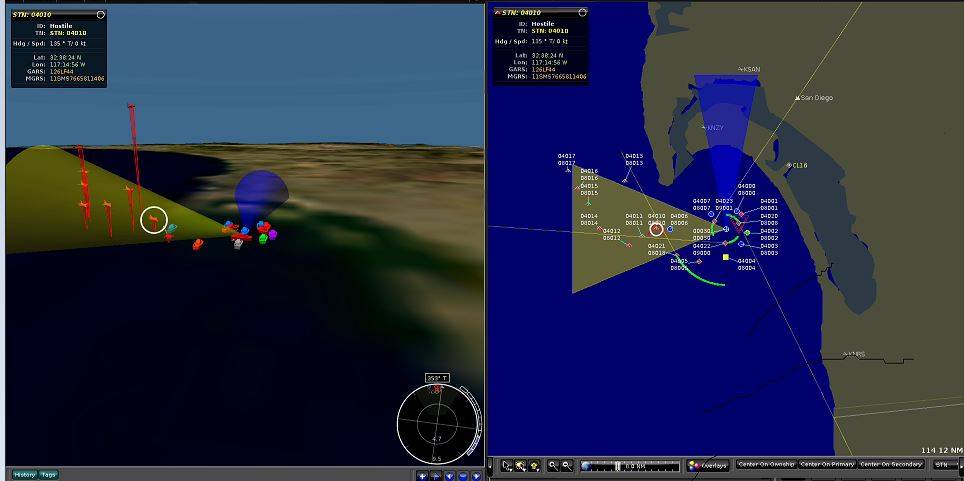Select track 04010 circled on the map

click(657, 231)
